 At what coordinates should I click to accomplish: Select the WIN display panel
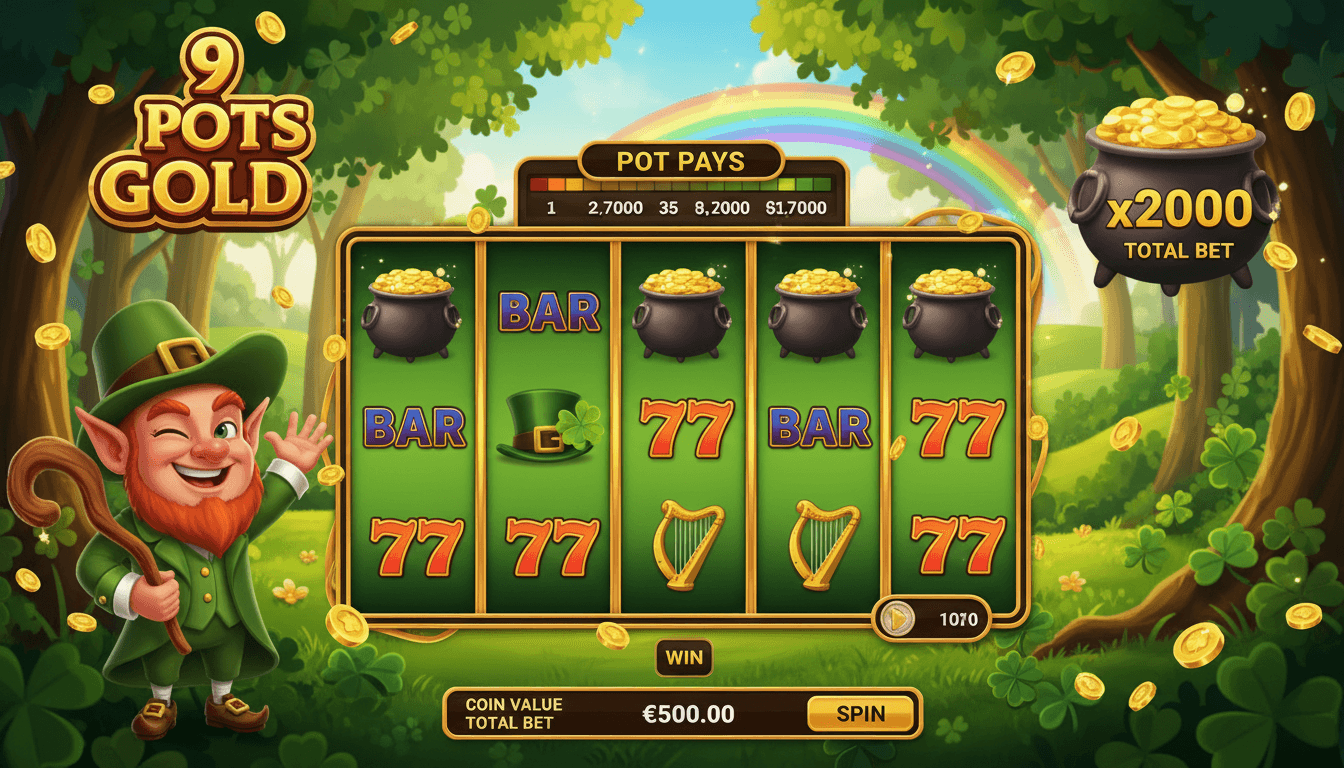coord(684,656)
